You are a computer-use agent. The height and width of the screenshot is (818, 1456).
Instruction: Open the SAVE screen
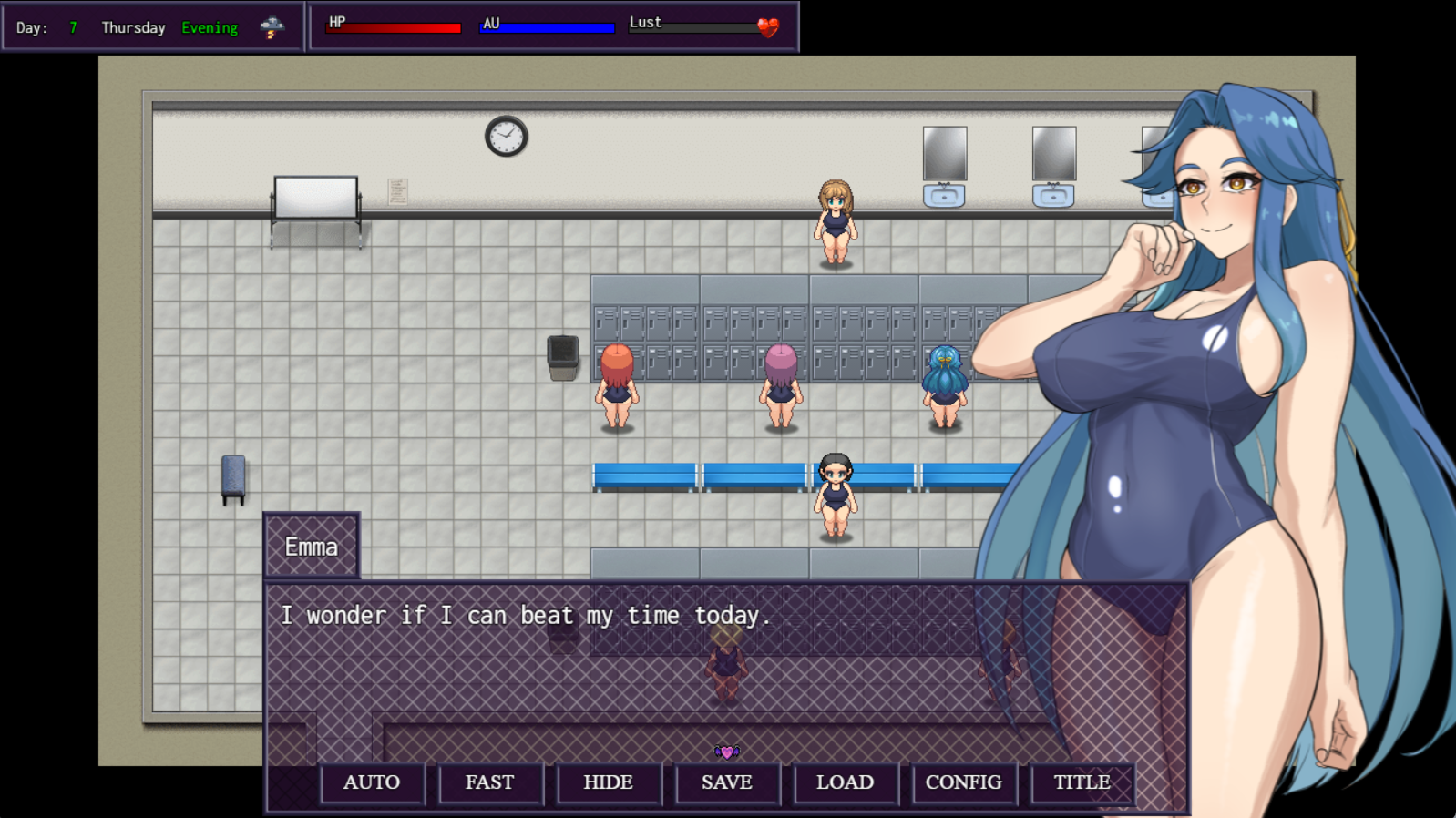point(727,782)
